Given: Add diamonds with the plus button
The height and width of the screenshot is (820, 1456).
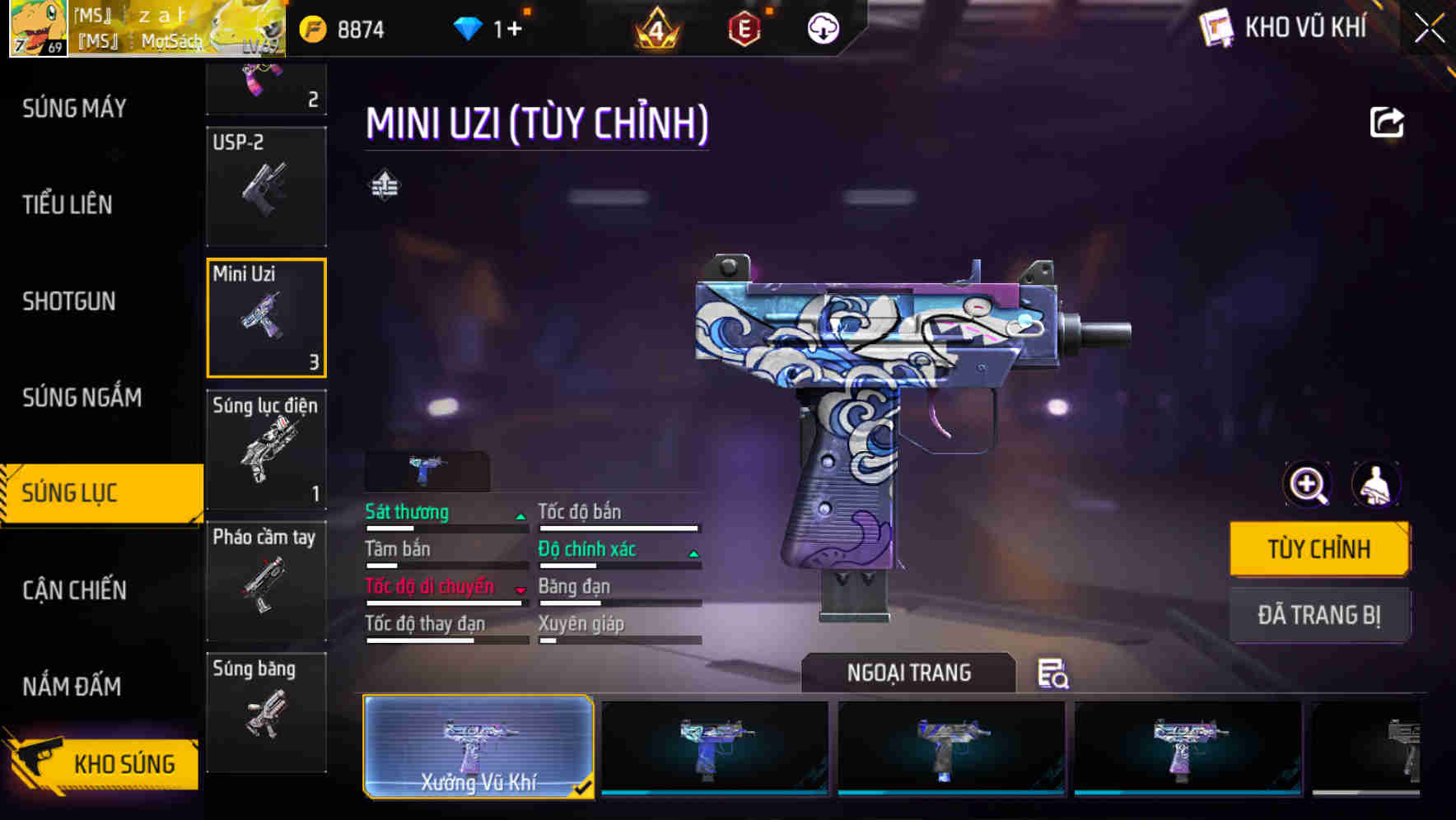Looking at the screenshot, I should [x=513, y=30].
